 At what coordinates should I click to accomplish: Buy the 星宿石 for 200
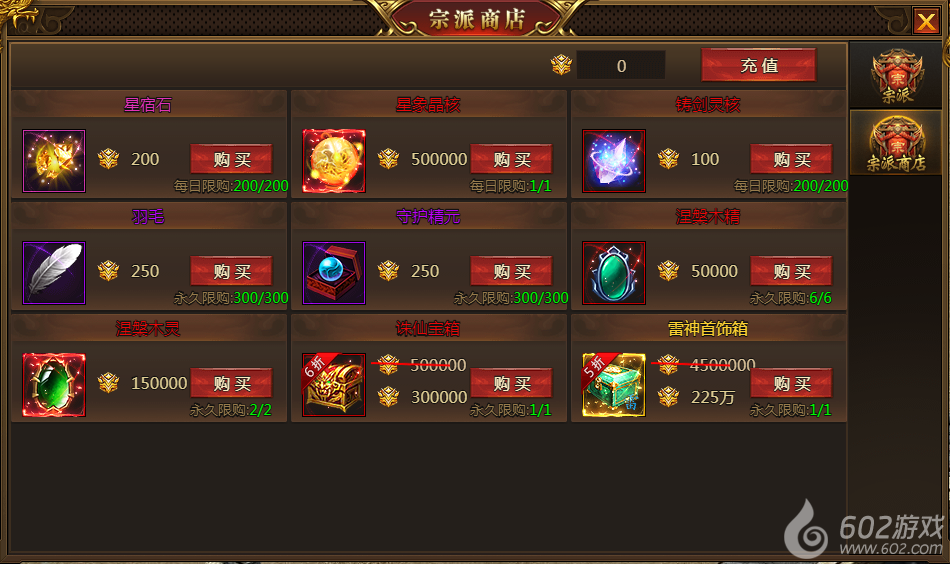tap(231, 159)
